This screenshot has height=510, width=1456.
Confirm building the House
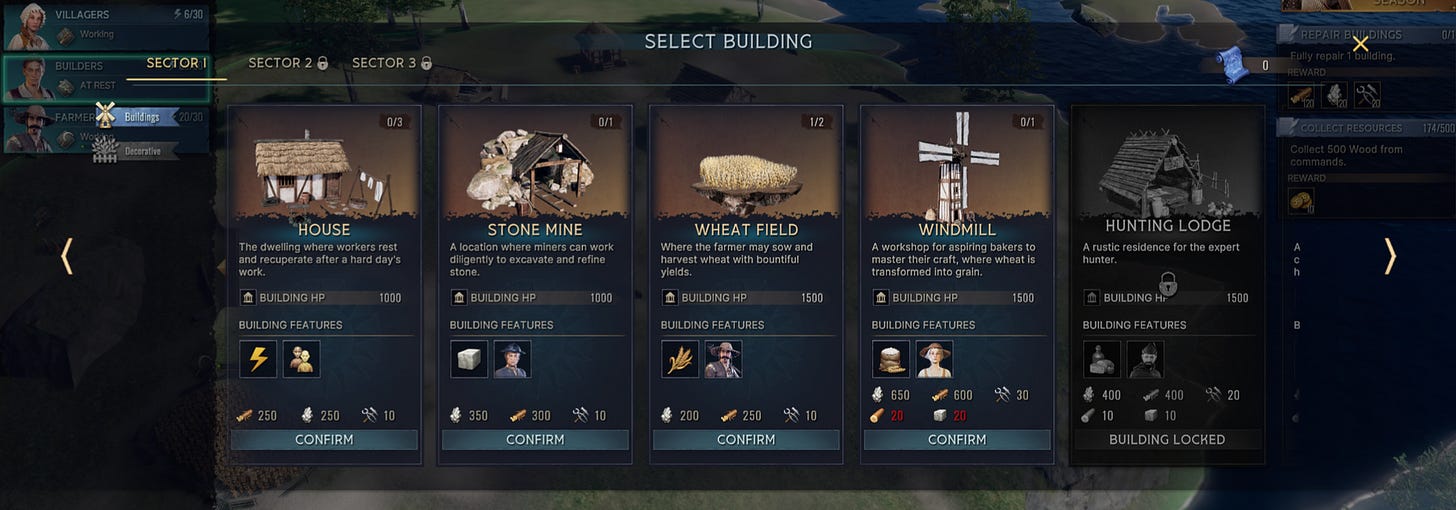pyautogui.click(x=324, y=440)
